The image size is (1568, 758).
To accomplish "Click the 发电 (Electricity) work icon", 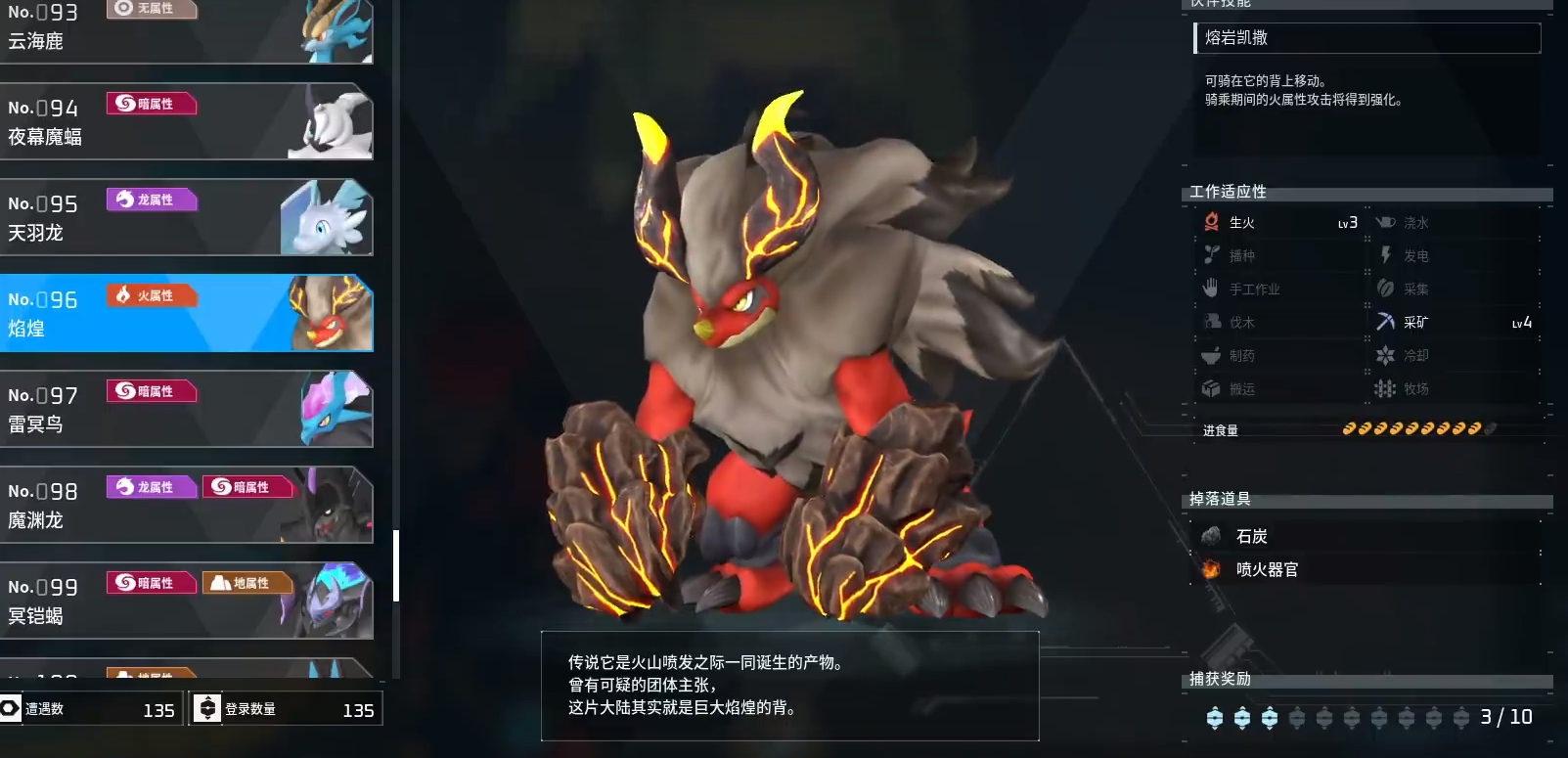I will pyautogui.click(x=1385, y=255).
